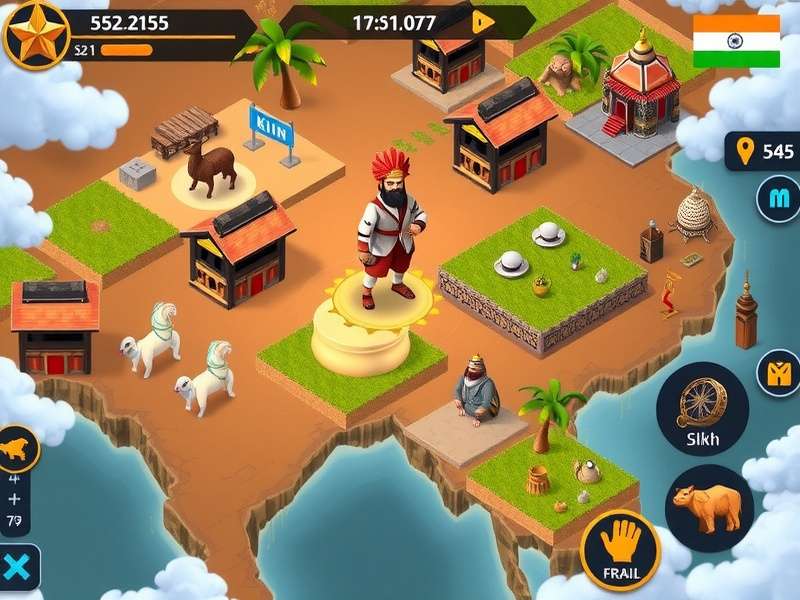Screen dimensions: 800x600
Task: Click the plus sign under animal icon
Action: (14, 498)
